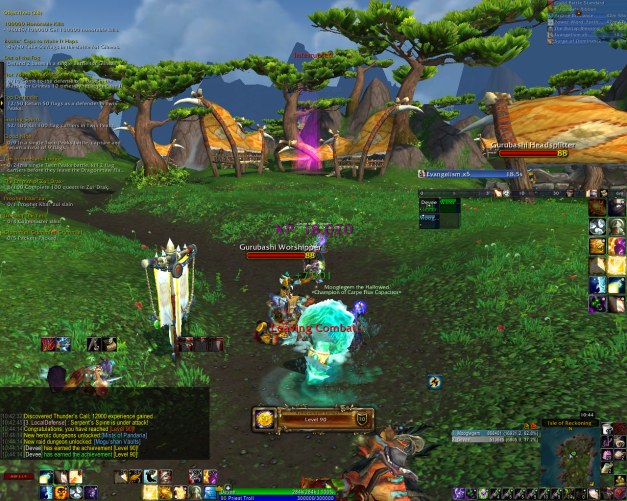Click the gold coin reward icon
Image resolution: width=627 pixels, height=501 pixels.
pos(264,419)
